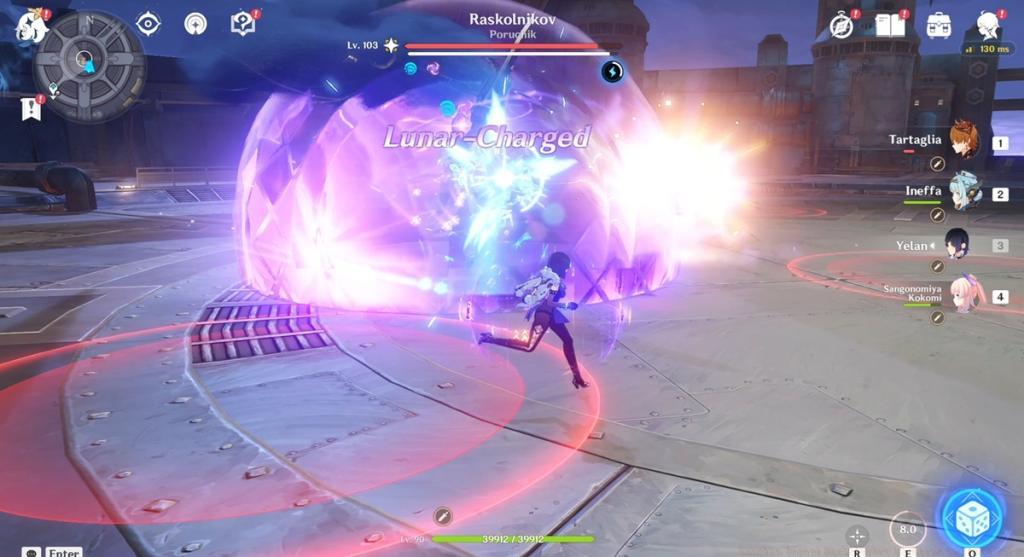
Task: Open the circular minimap
Action: pyautogui.click(x=89, y=66)
